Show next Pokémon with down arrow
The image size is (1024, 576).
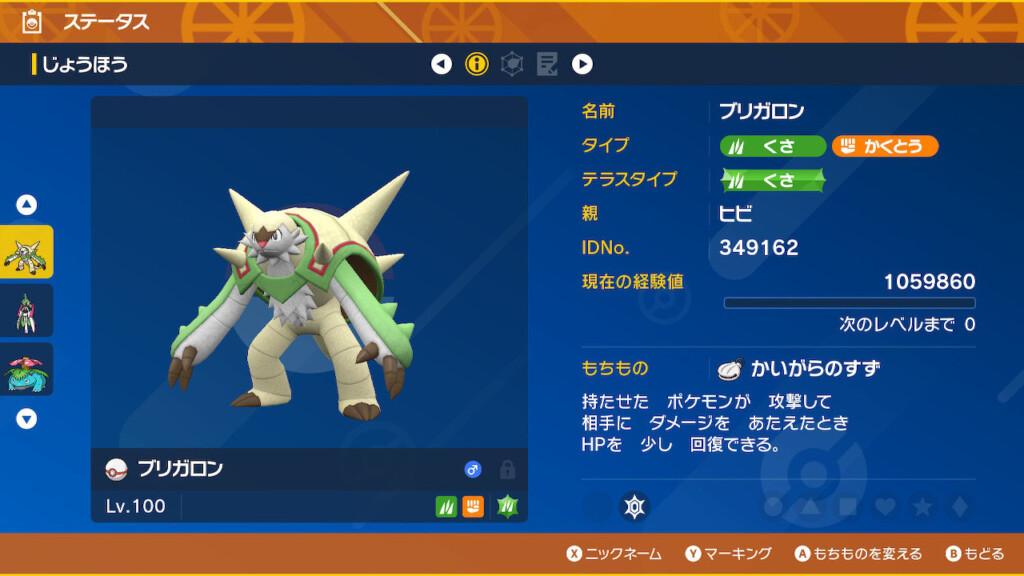tap(27, 419)
